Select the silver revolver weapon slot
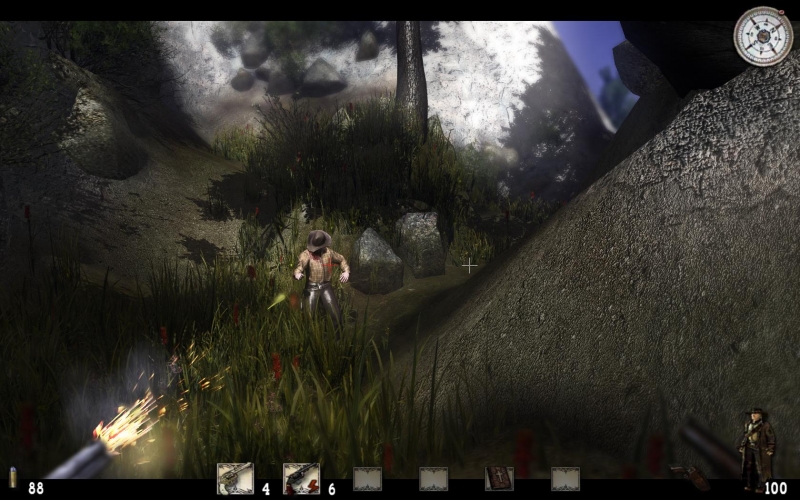Screen dimensions: 800x500 coord(235,479)
